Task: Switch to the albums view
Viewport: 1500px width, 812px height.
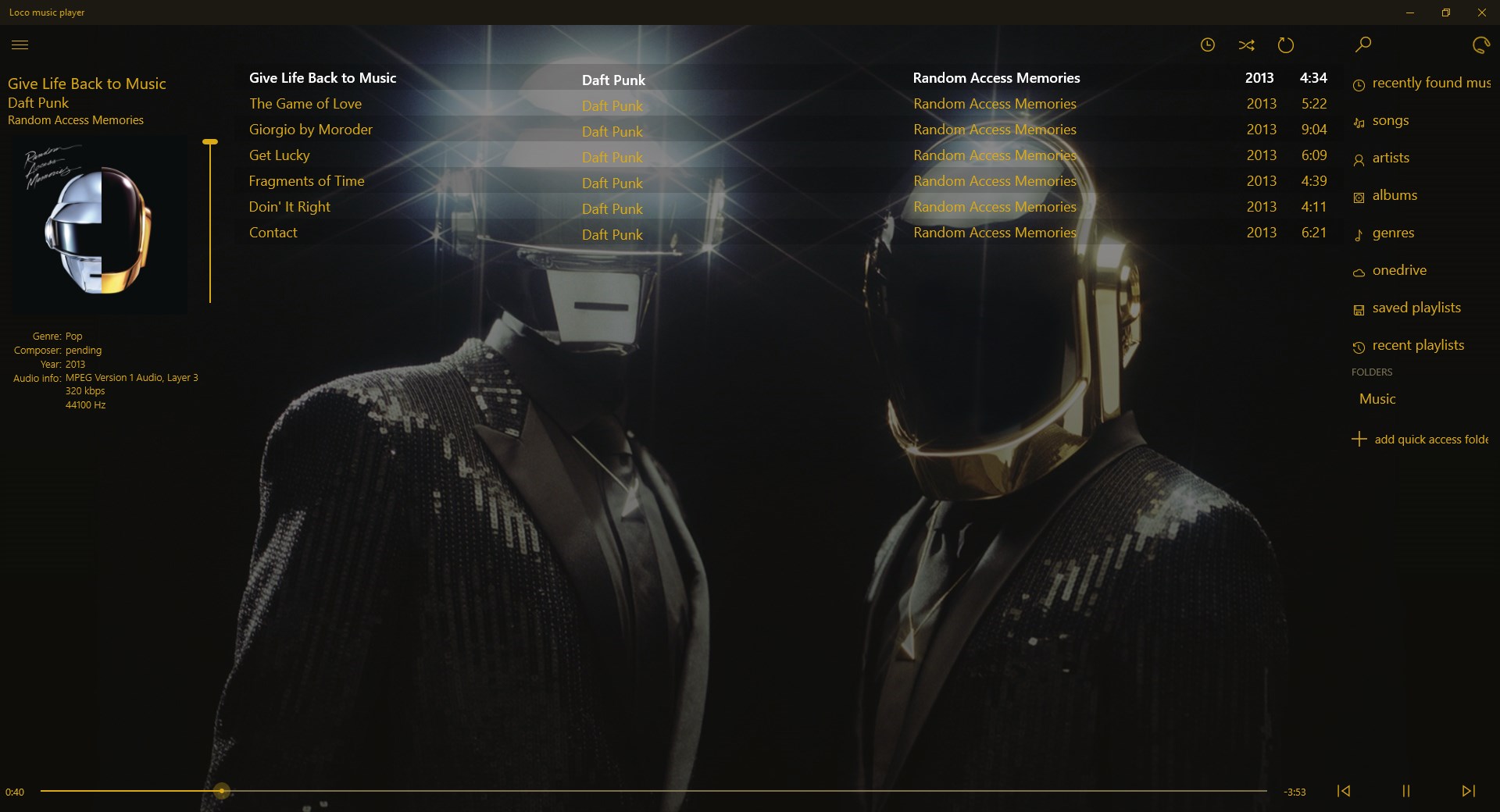Action: (x=1395, y=195)
